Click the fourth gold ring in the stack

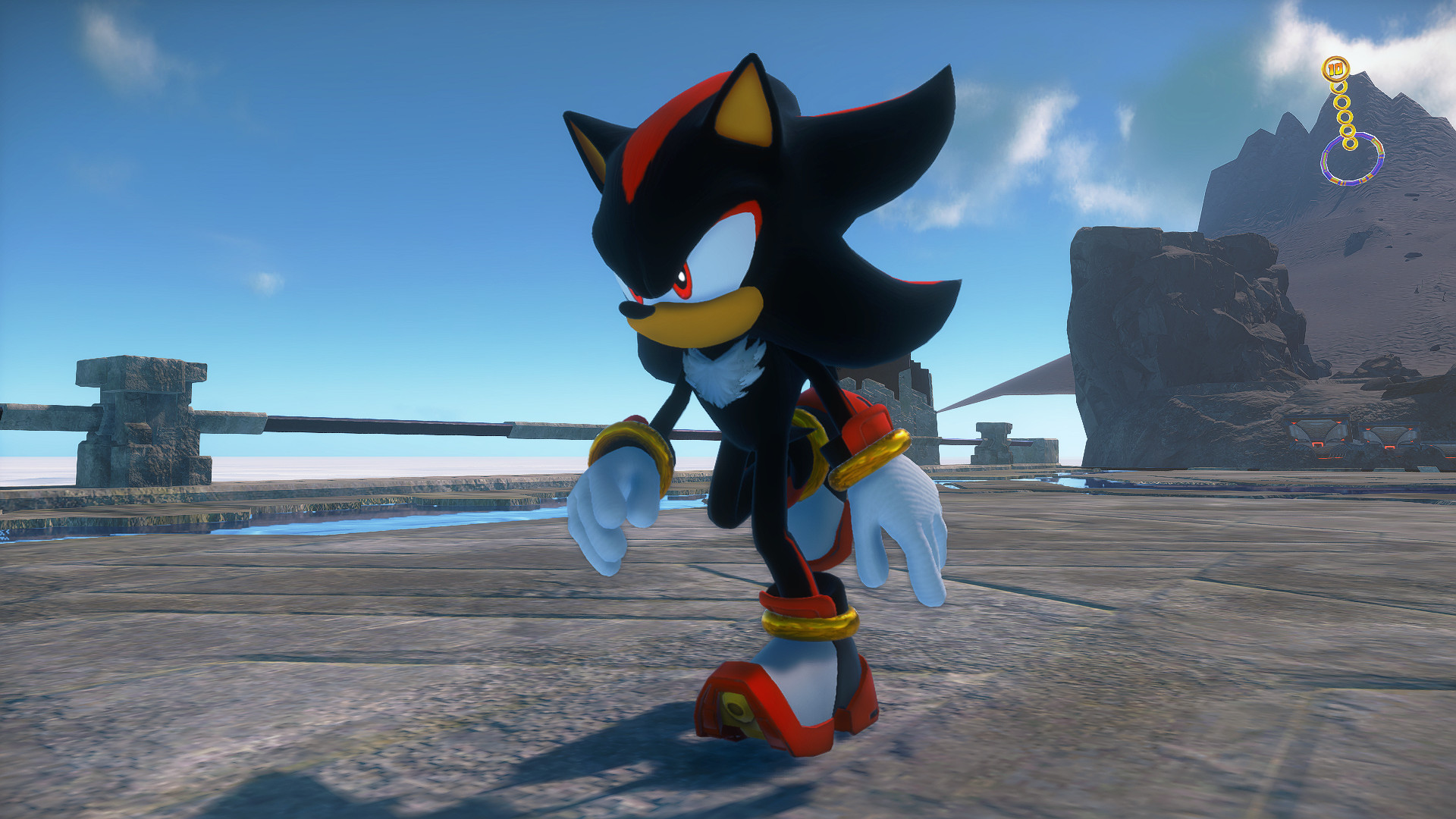(x=1348, y=130)
